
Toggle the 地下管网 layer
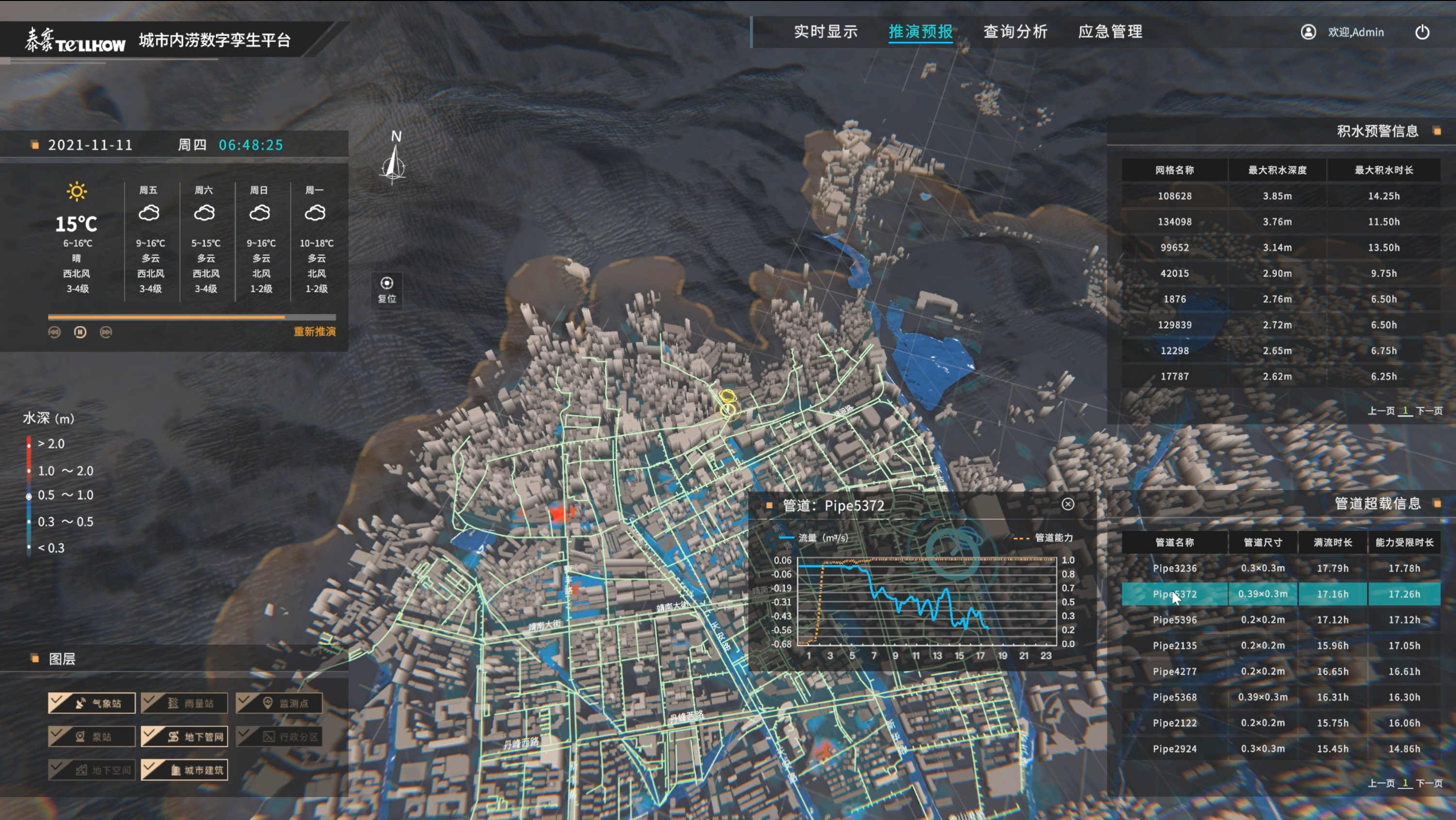185,737
